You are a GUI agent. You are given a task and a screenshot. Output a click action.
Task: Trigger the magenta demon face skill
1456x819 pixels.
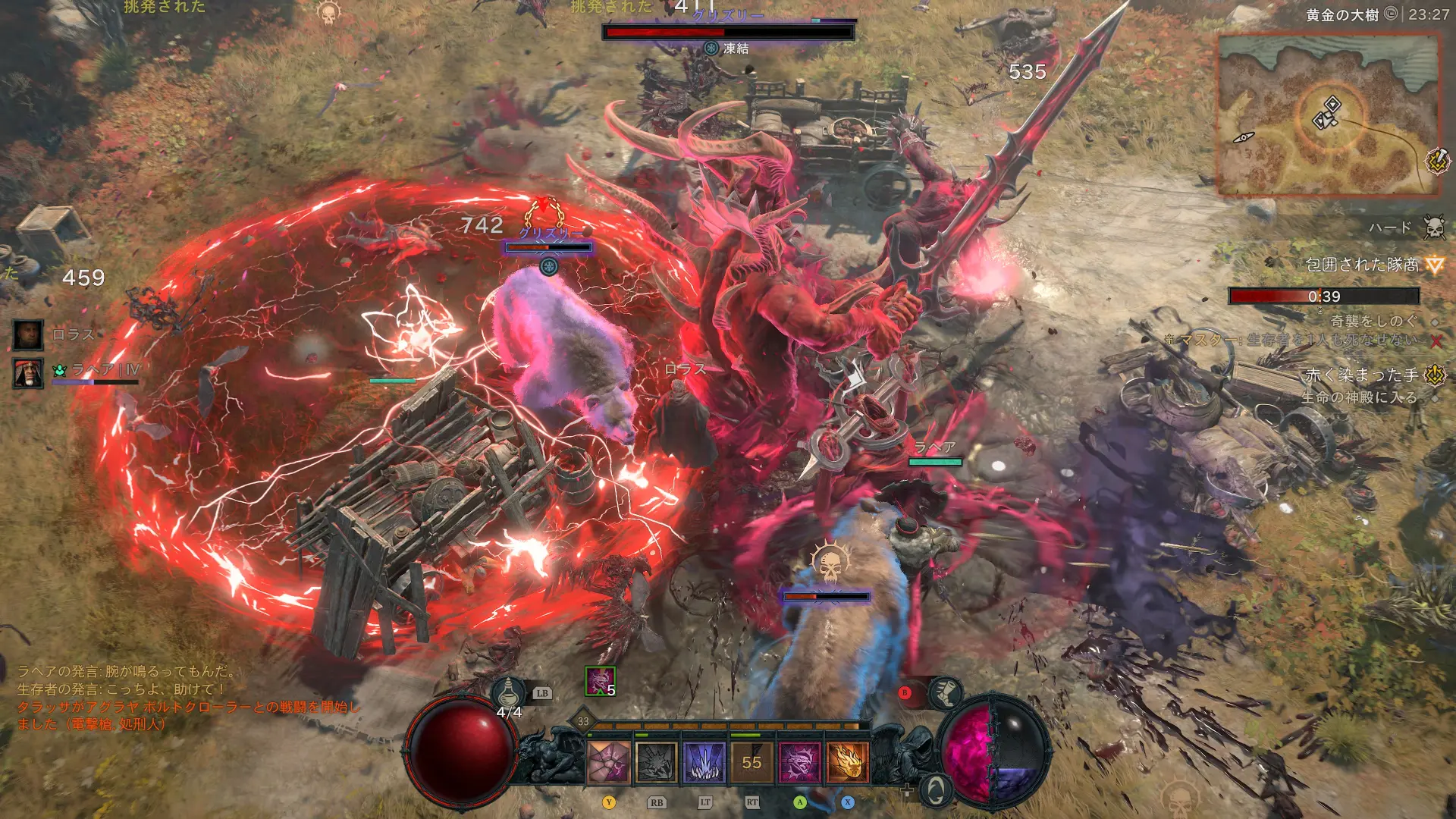(799, 761)
